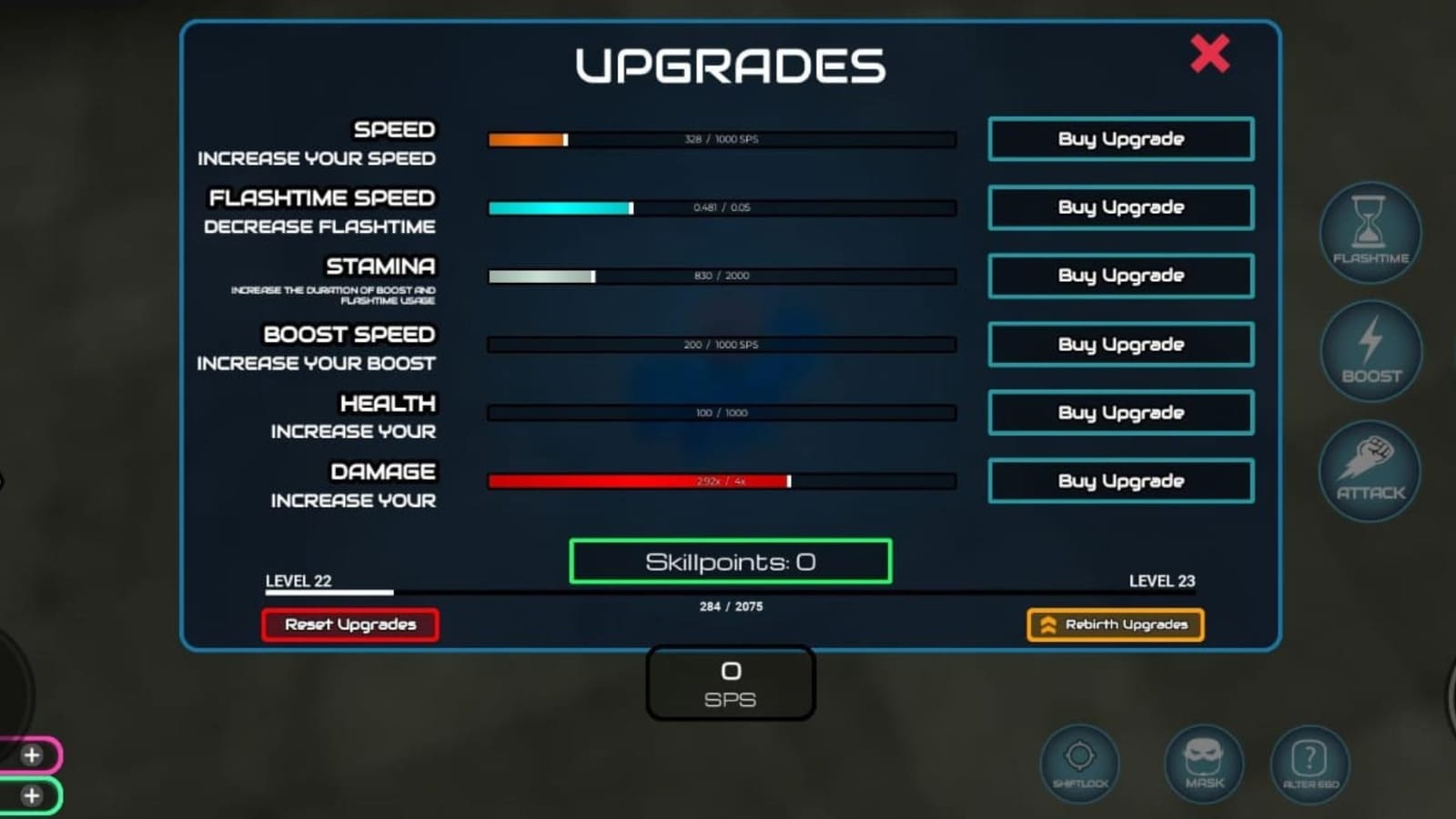
Task: Click the pink plus icon bottom left
Action: (33, 754)
